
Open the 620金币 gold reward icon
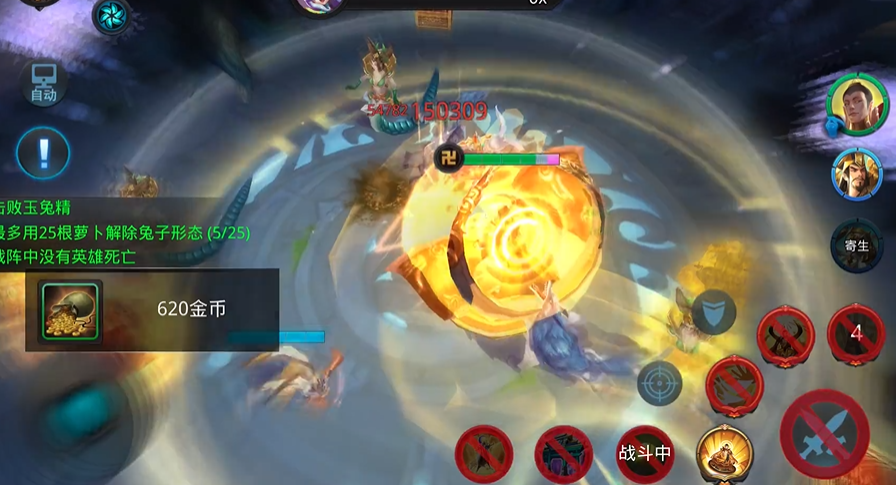[70, 311]
